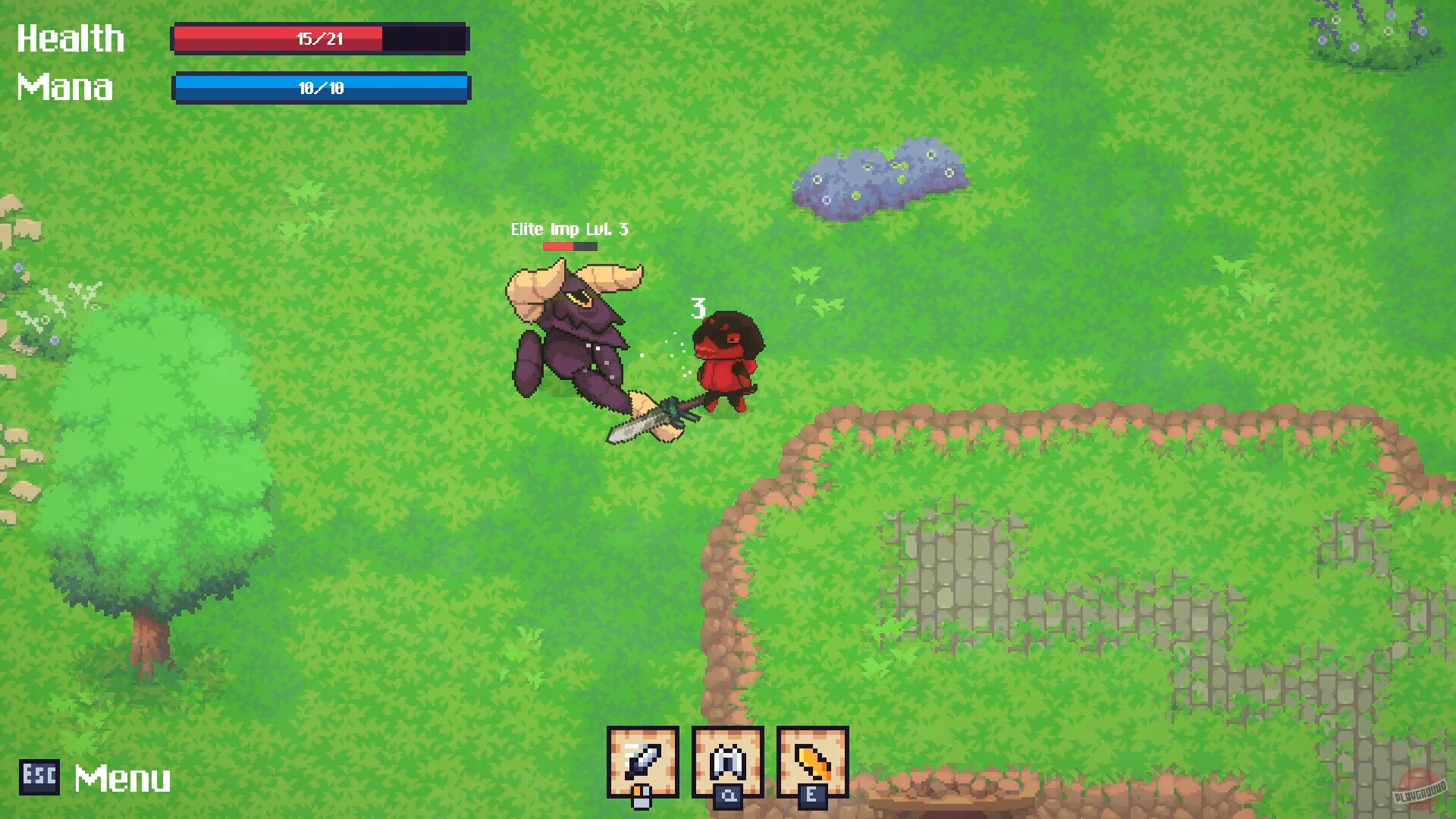The width and height of the screenshot is (1456, 819).
Task: Click the Esc key indicator icon
Action: coord(40,777)
